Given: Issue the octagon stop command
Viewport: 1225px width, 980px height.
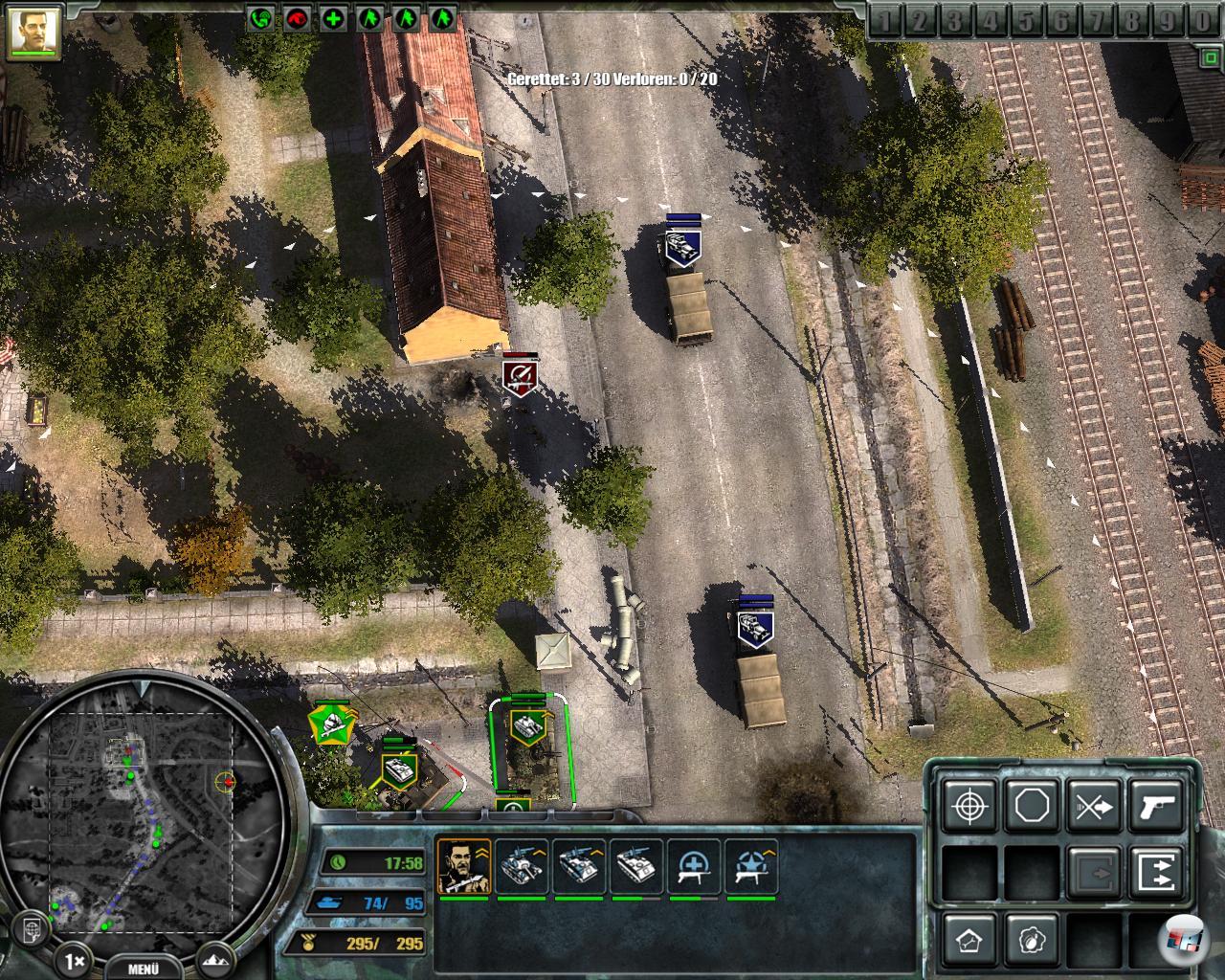Looking at the screenshot, I should pyautogui.click(x=1032, y=806).
